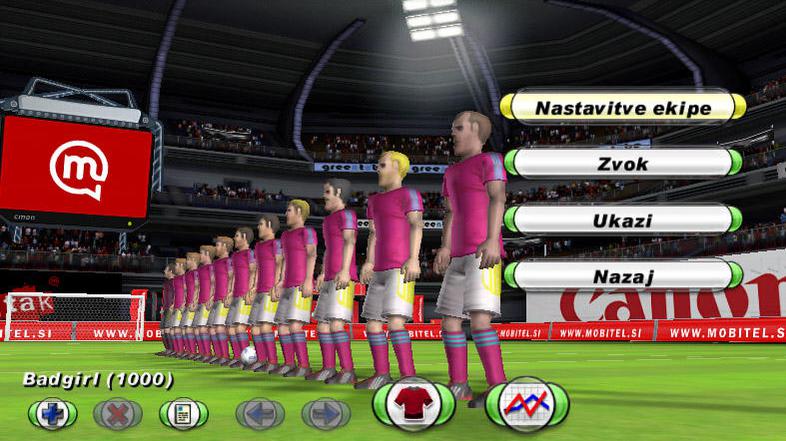Select the Zvok menu option
This screenshot has width=786, height=441.
pyautogui.click(x=623, y=163)
